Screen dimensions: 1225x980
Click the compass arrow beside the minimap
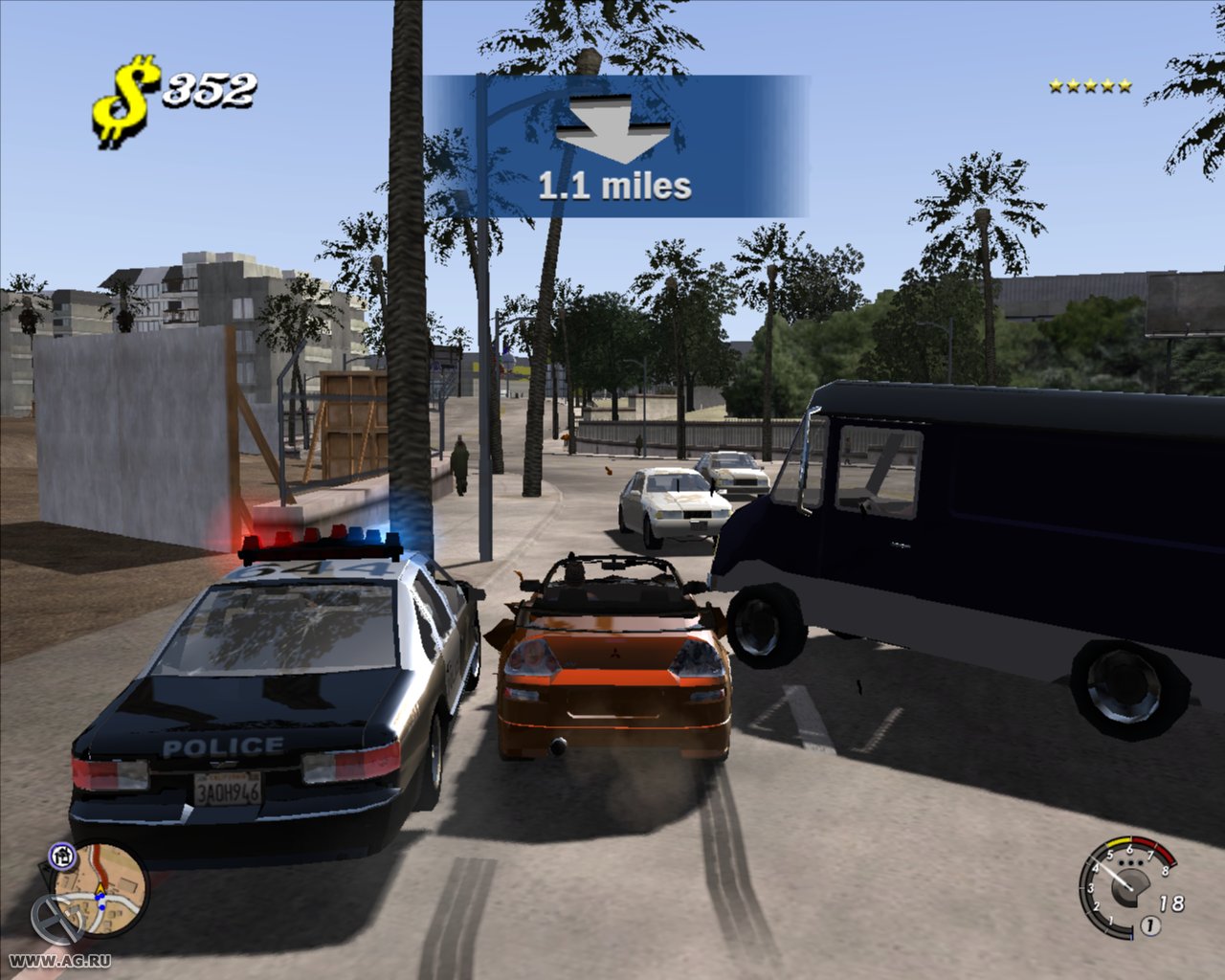pos(46,871)
